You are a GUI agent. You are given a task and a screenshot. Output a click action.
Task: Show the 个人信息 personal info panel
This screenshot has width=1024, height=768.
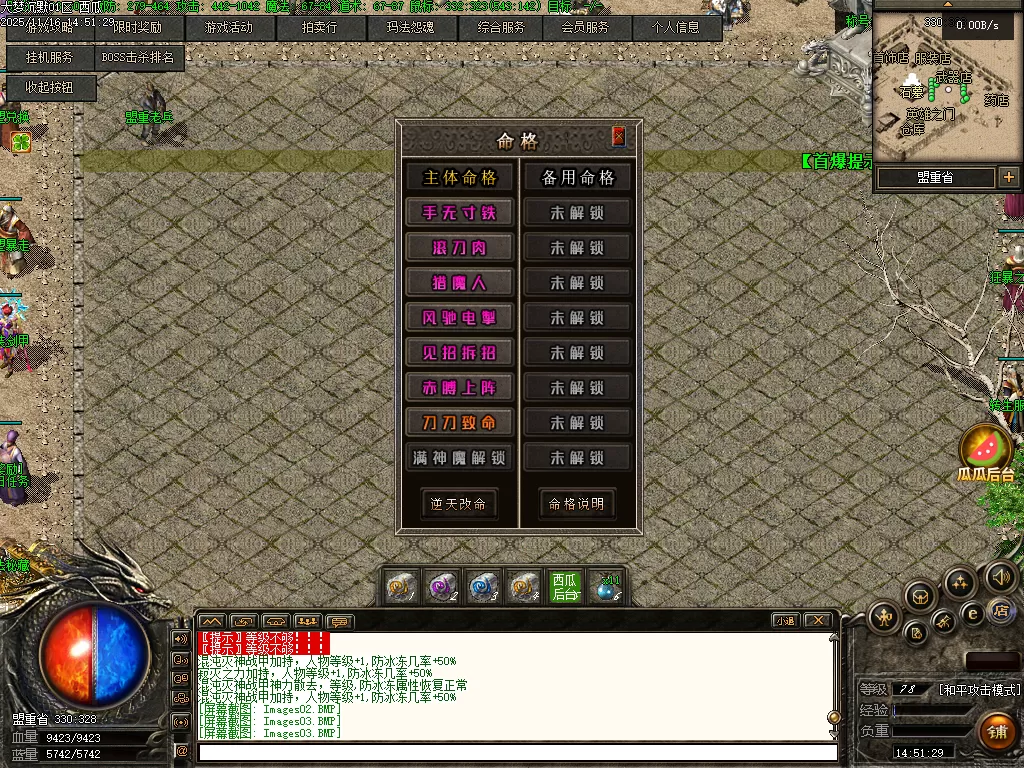[677, 28]
